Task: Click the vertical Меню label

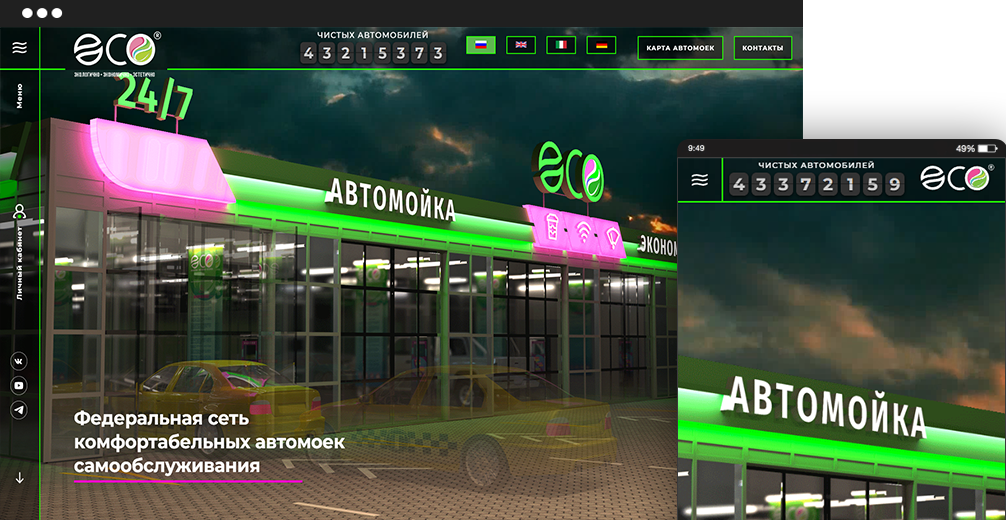Action: (19, 96)
